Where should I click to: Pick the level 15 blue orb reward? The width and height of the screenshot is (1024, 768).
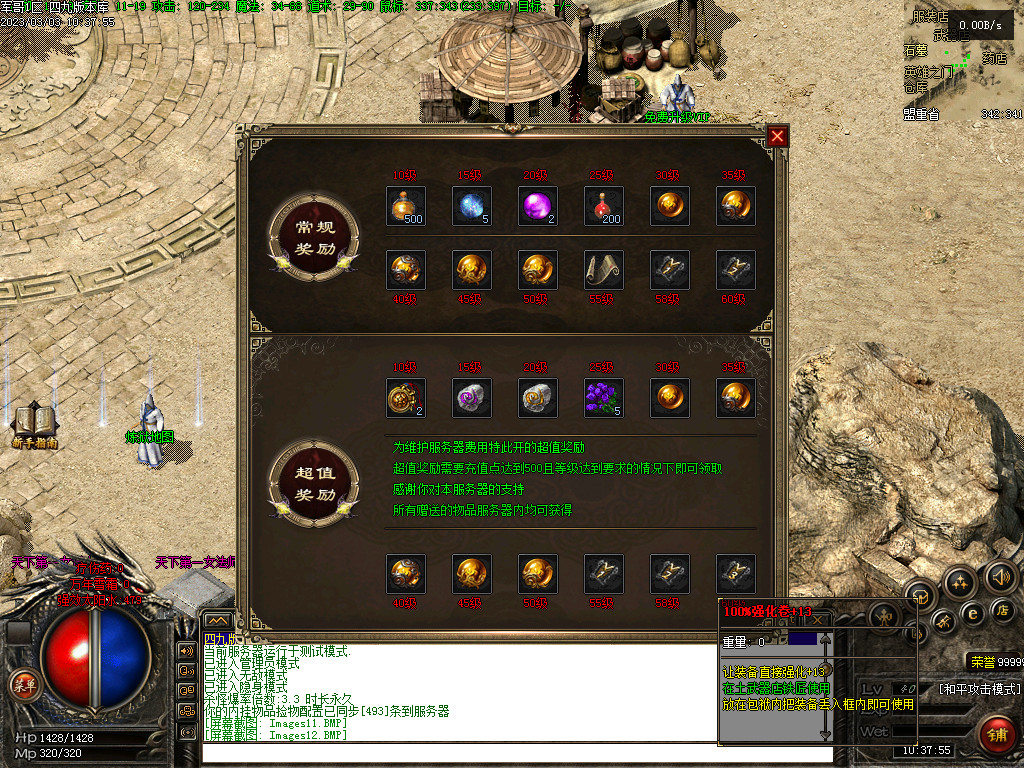(x=472, y=206)
